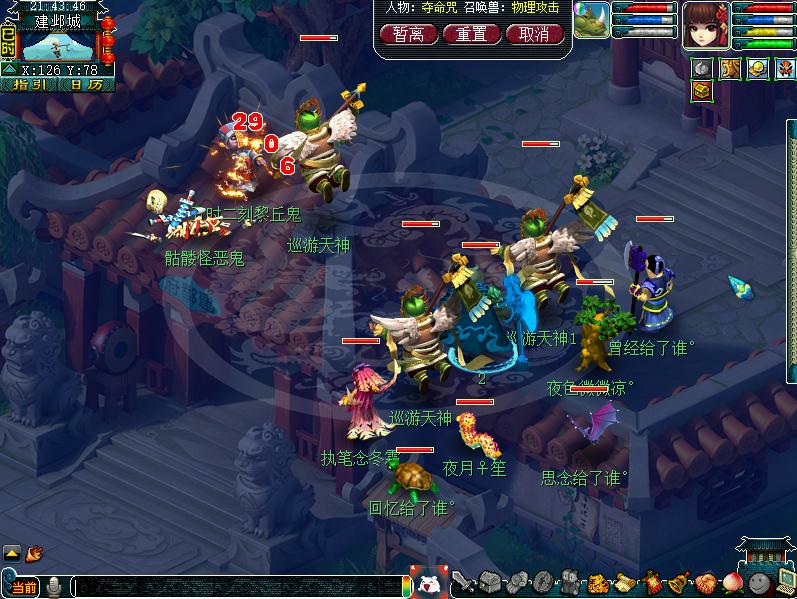Click the smiley face toolbar icon
The image size is (797, 599).
click(x=756, y=583)
